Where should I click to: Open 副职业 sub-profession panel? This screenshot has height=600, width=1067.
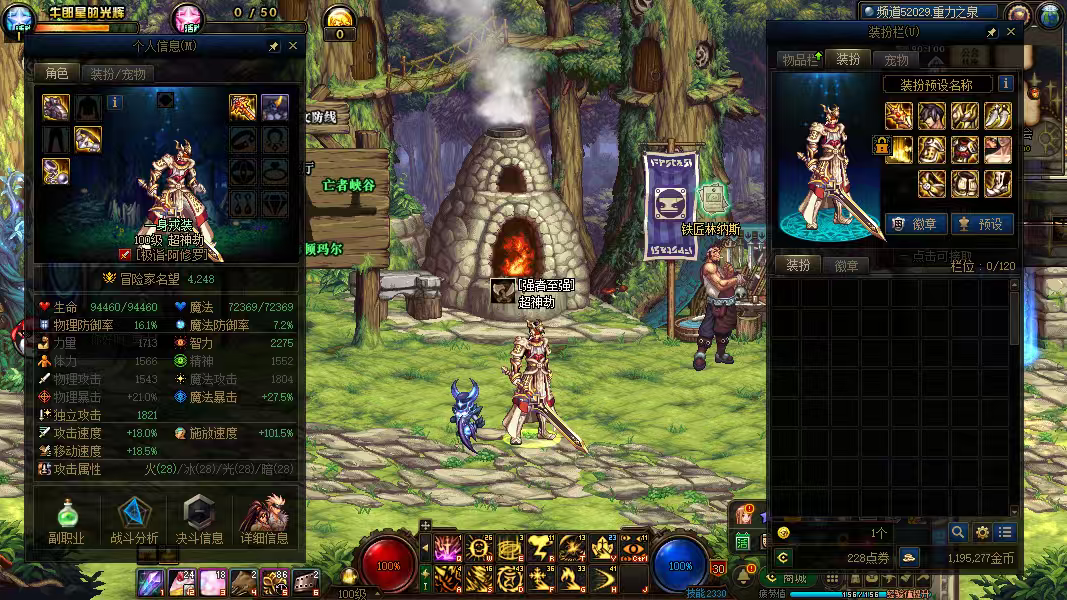67,520
